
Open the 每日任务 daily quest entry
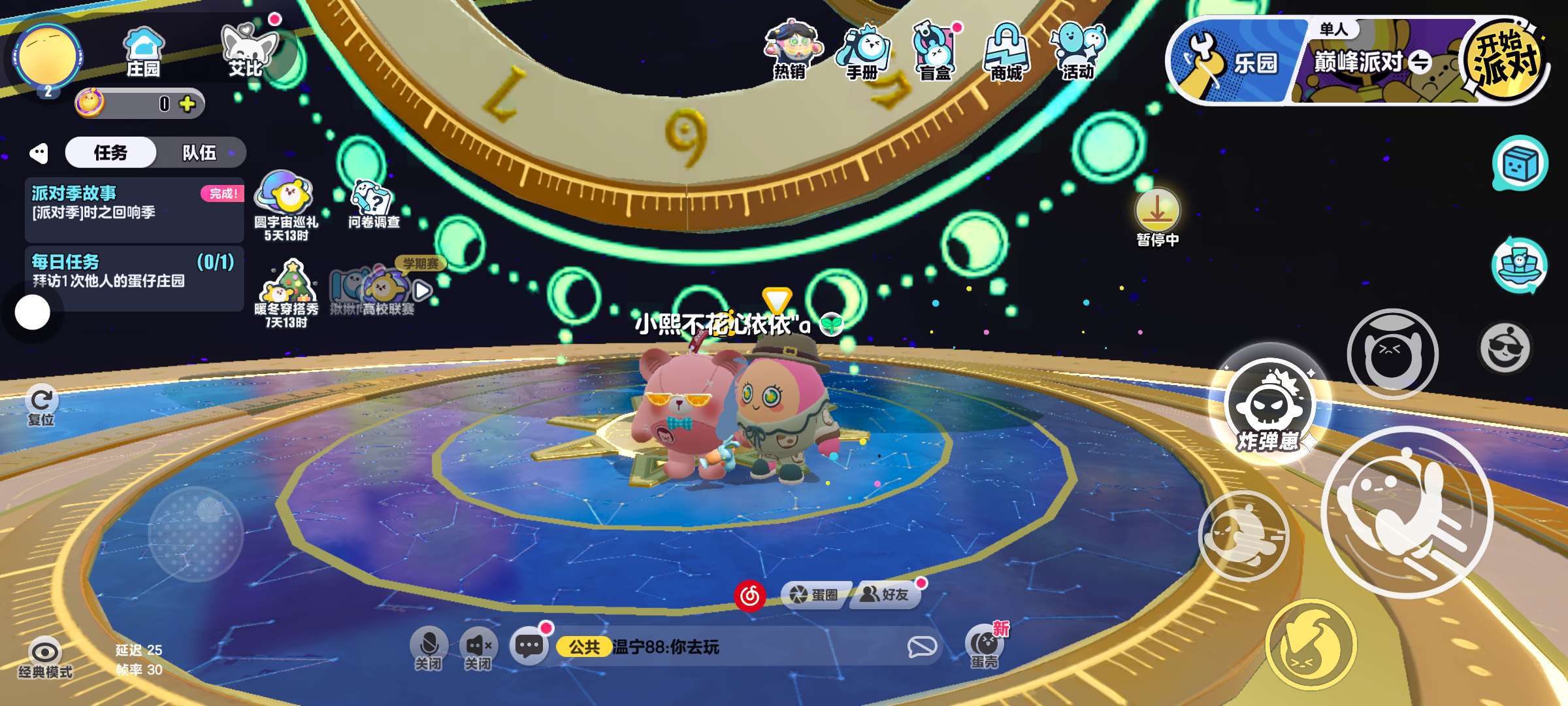tap(134, 271)
